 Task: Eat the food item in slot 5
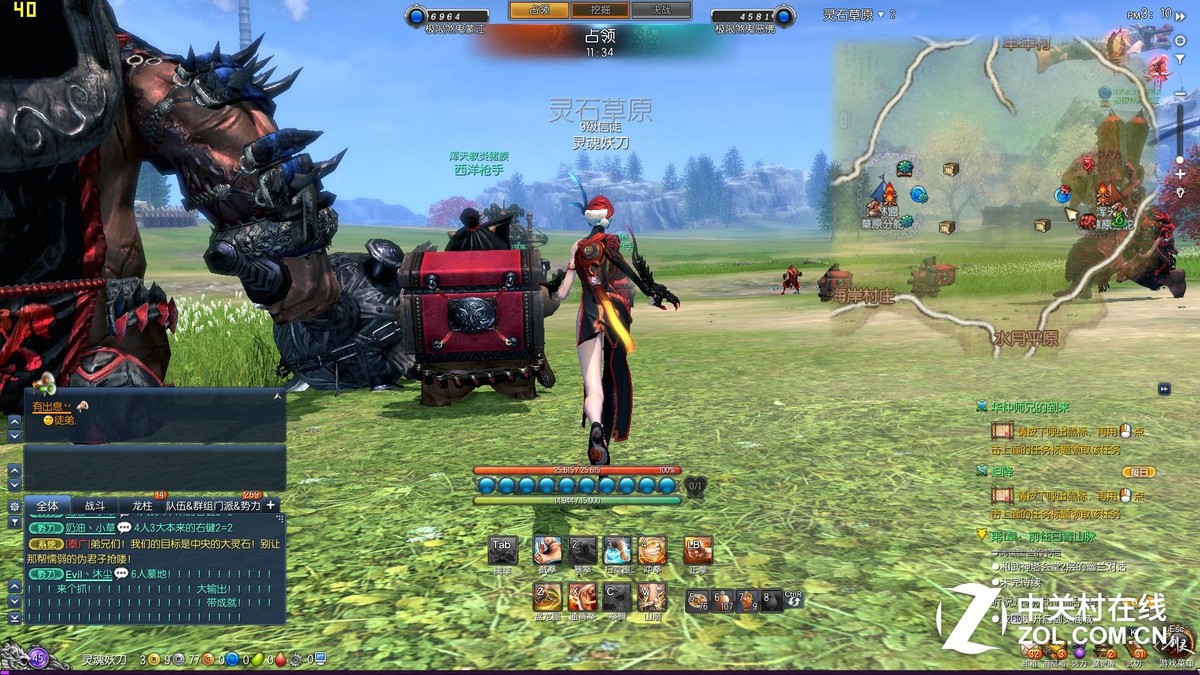[x=697, y=600]
